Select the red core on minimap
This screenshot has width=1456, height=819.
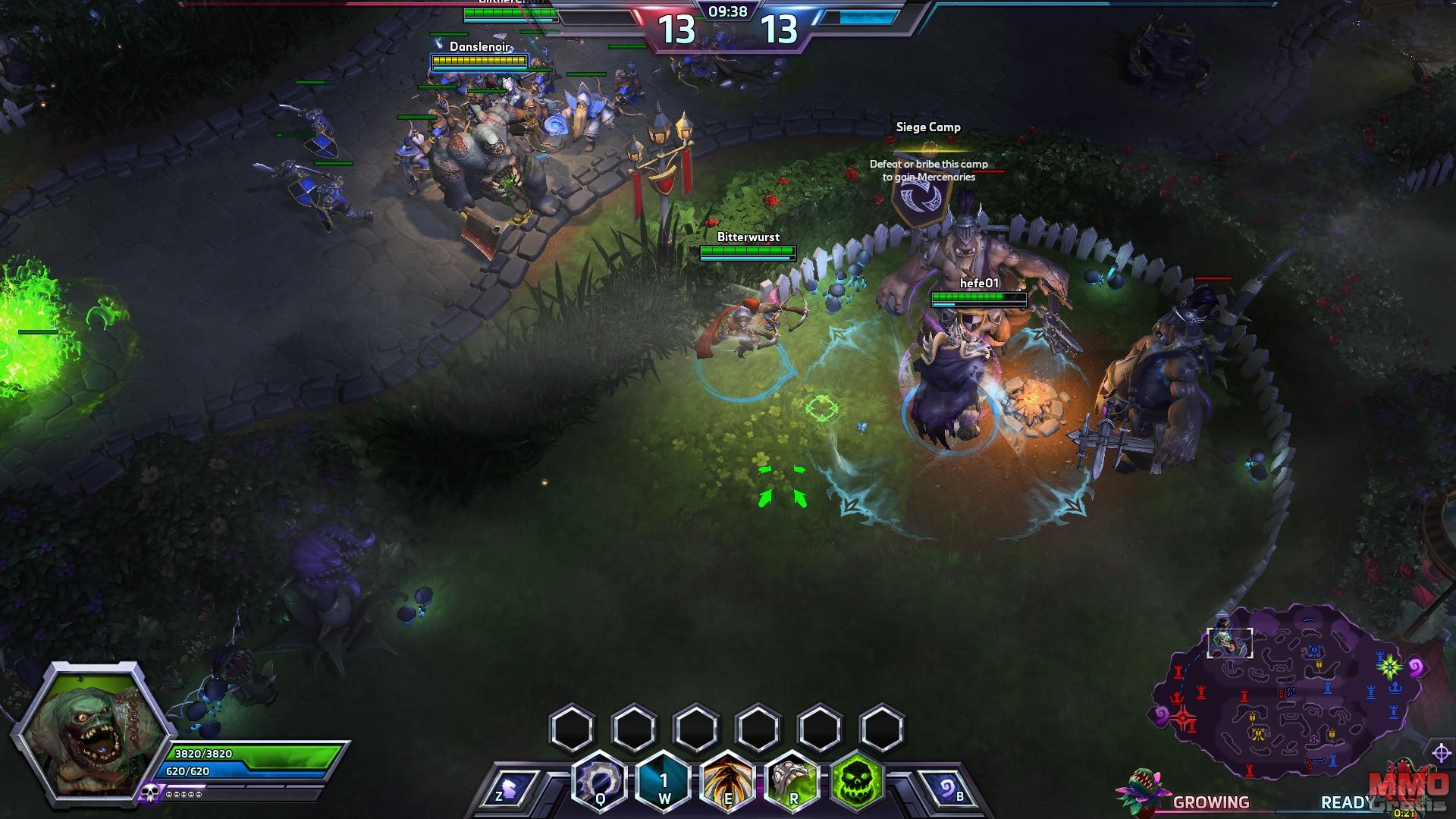point(1182,717)
